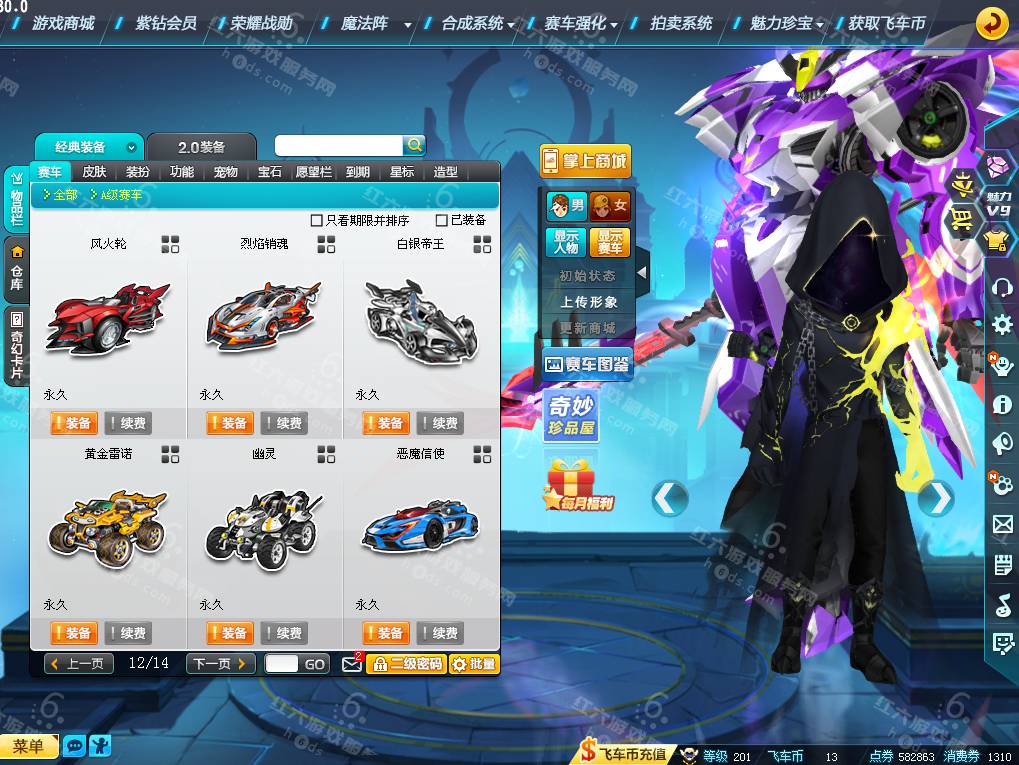1019x765 pixels.
Task: Click the 掌上商城 mobile mall button
Action: [585, 160]
